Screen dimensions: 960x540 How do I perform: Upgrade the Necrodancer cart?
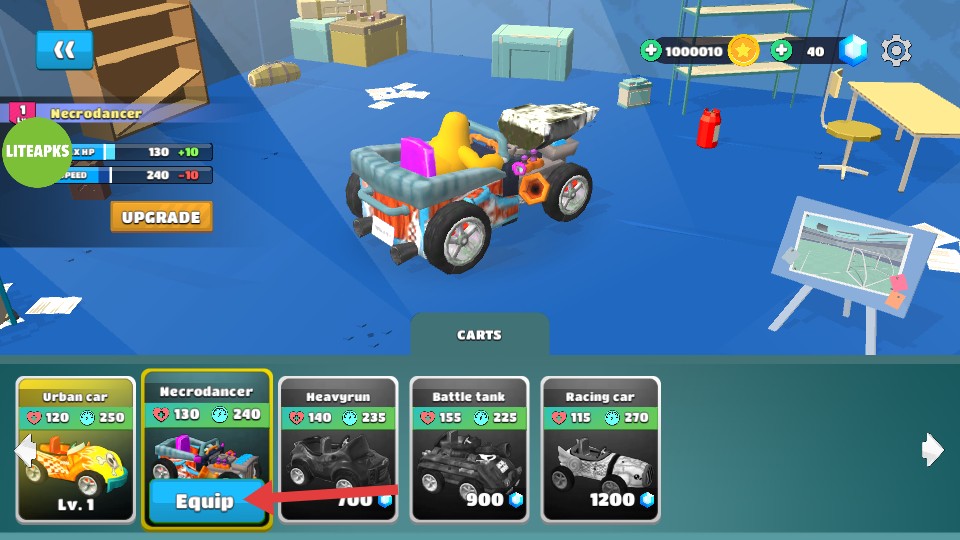click(x=161, y=217)
